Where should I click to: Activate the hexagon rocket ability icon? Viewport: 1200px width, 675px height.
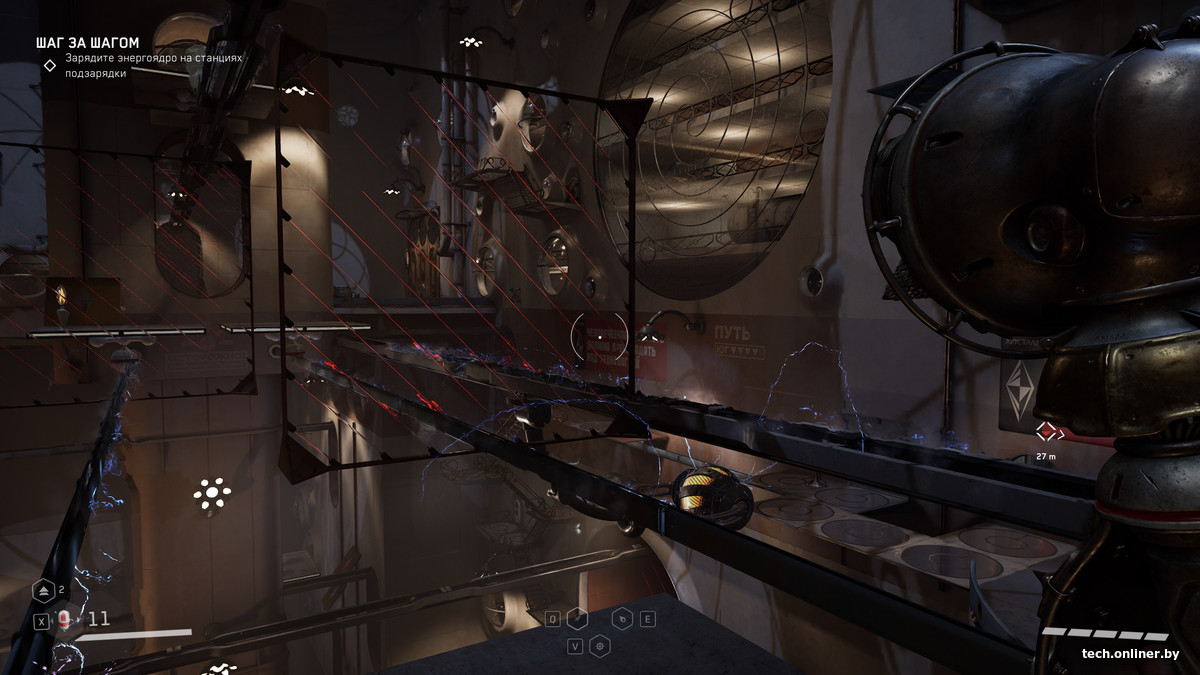(x=577, y=619)
